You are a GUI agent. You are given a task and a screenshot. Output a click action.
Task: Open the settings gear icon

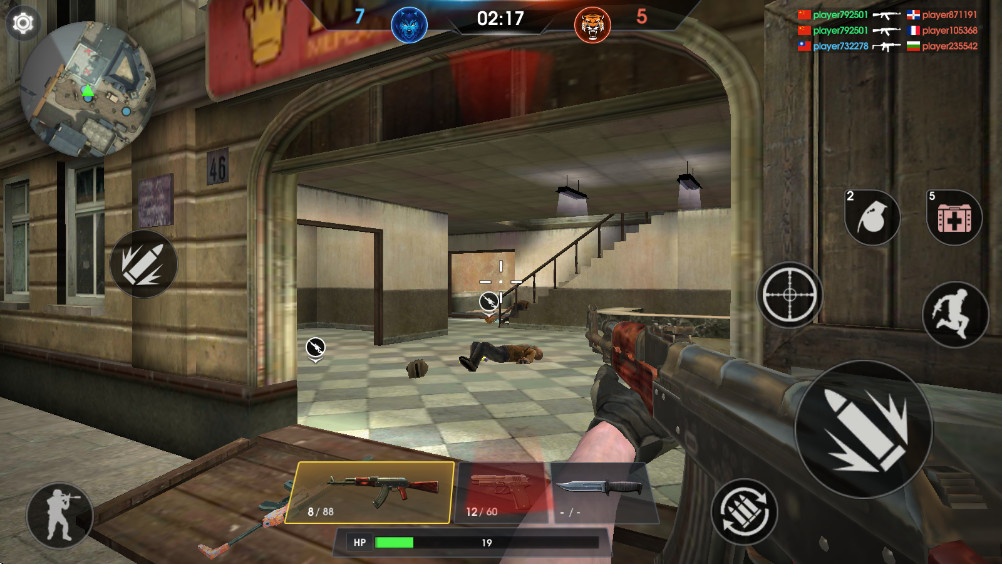coord(22,22)
